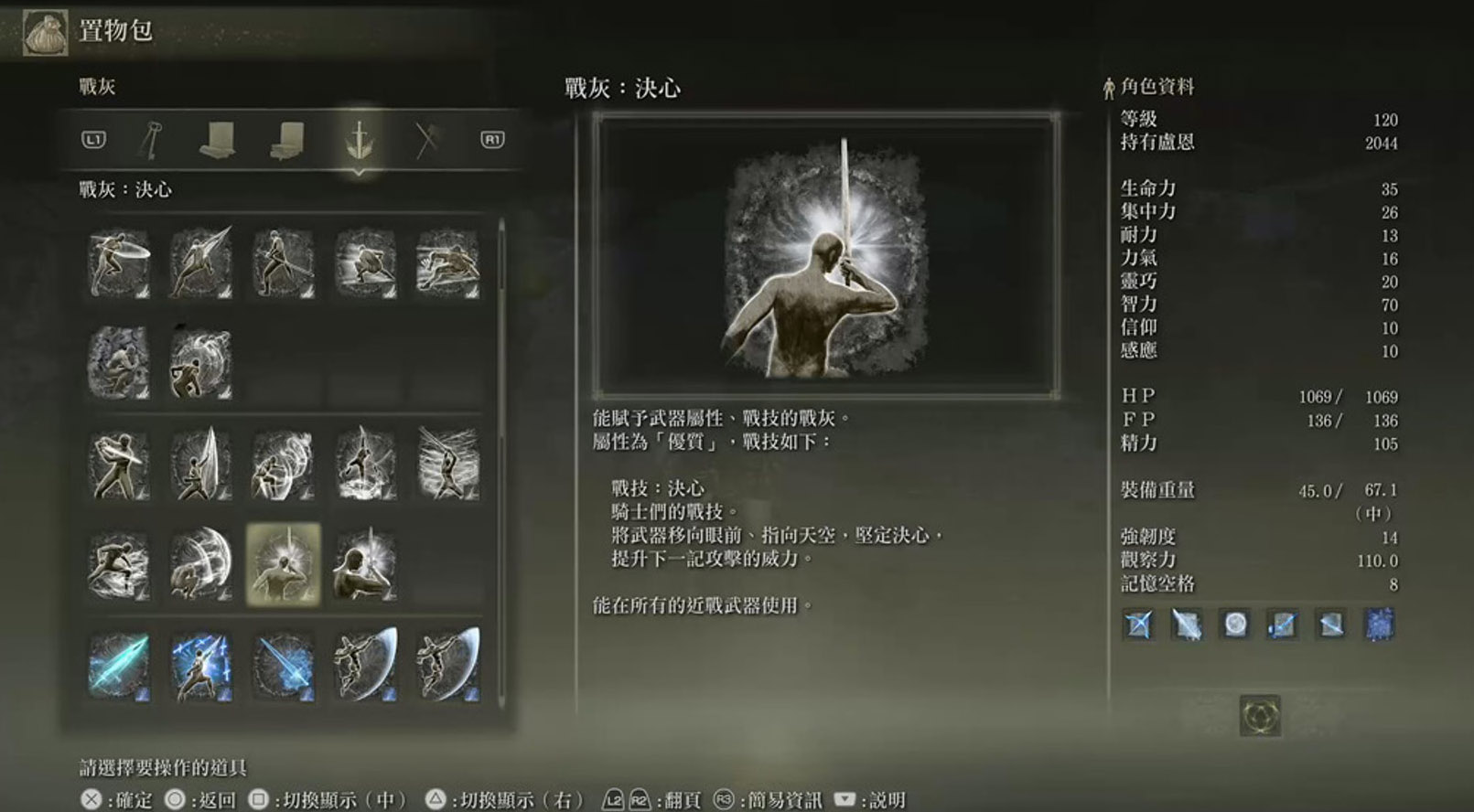The height and width of the screenshot is (812, 1474).
Task: Pick the kneeling figure ash beside Determination
Action: 365,565
